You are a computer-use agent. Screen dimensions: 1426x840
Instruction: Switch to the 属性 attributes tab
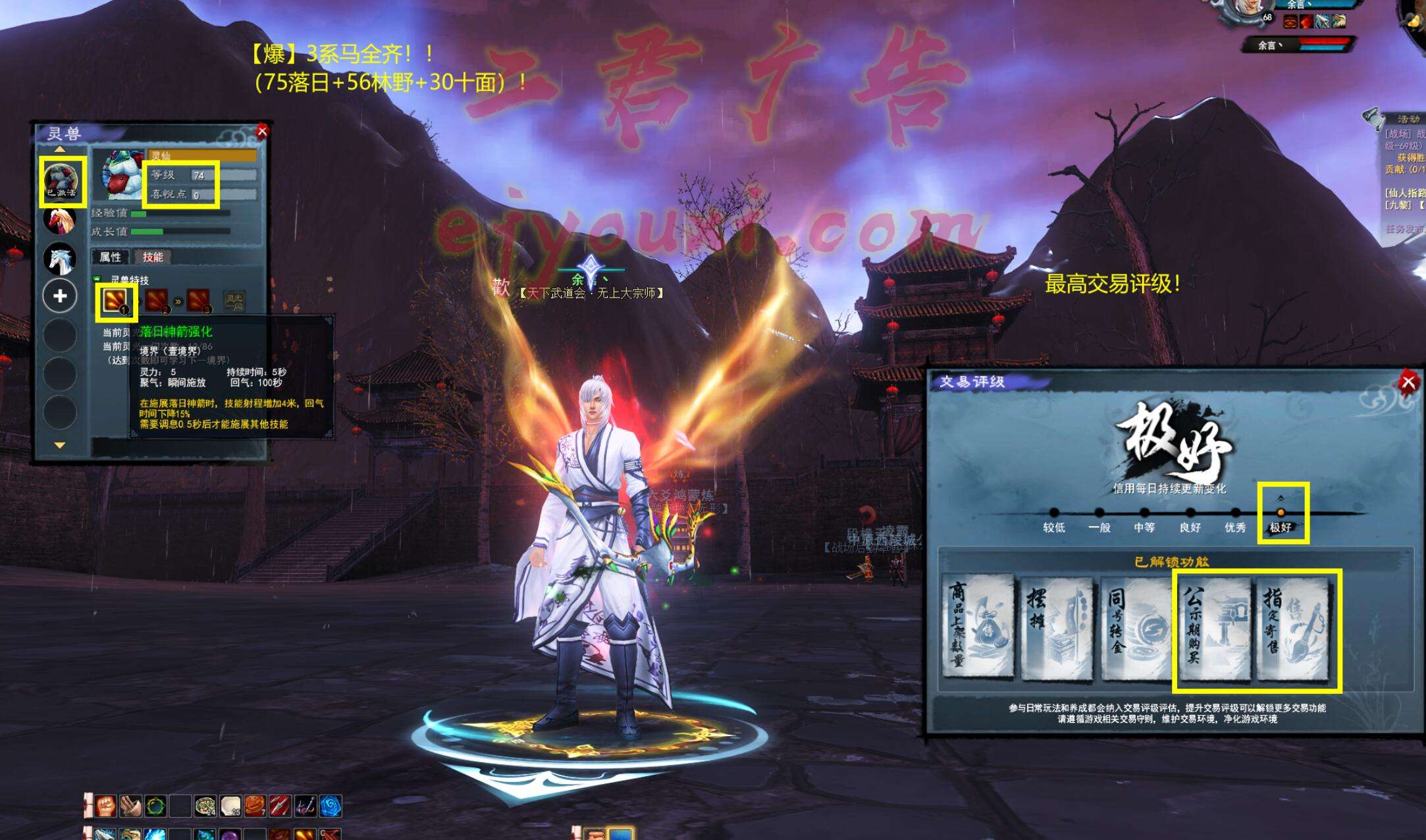[x=110, y=257]
